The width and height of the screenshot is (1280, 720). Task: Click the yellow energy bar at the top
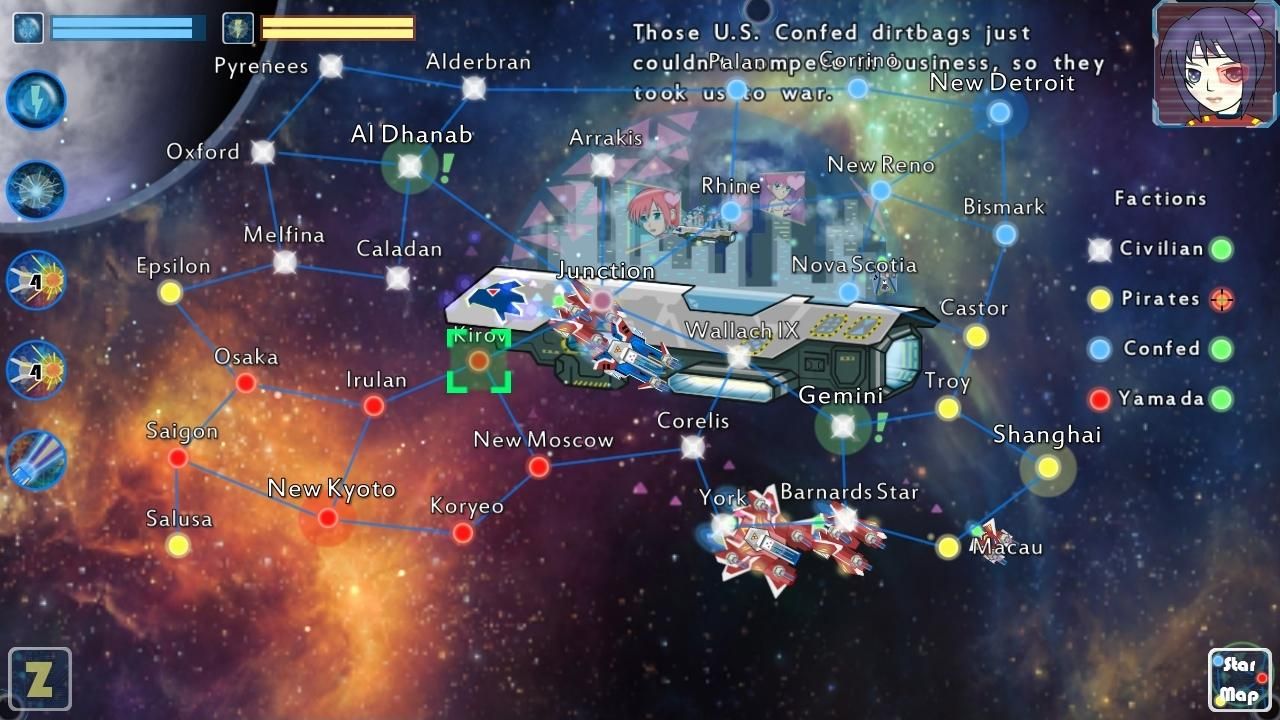click(x=335, y=28)
